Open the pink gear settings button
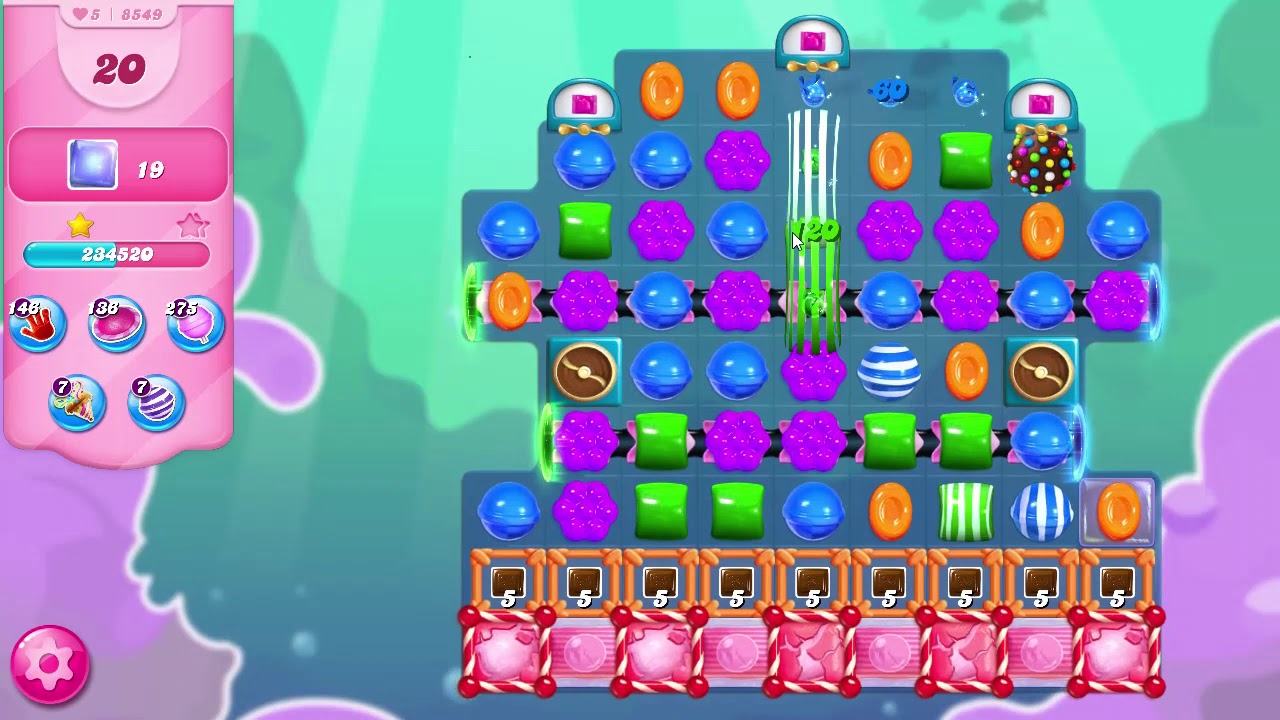This screenshot has width=1280, height=720. (49, 665)
